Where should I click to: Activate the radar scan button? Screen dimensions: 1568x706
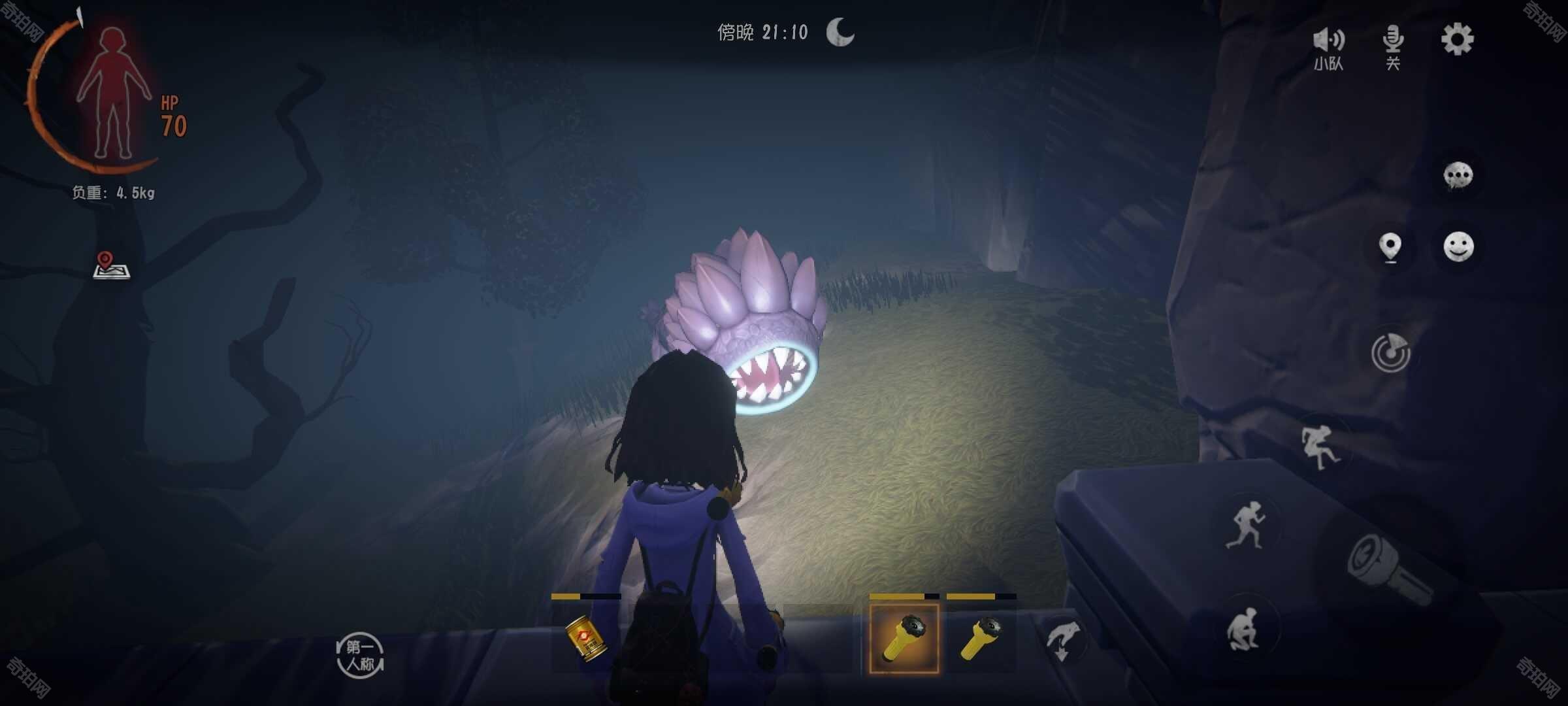click(1391, 353)
